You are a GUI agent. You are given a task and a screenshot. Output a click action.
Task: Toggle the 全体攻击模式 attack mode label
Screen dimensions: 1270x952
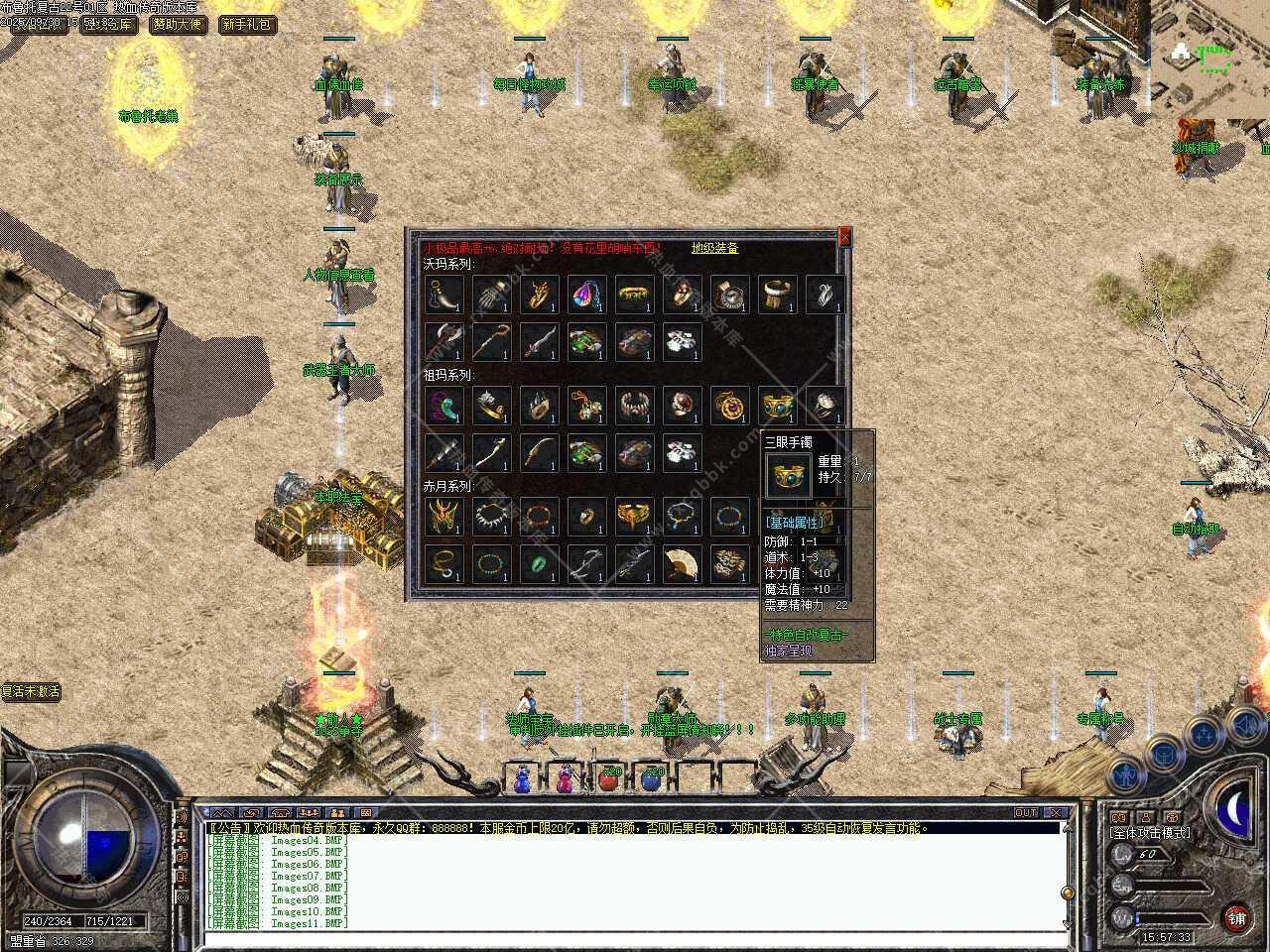tap(1151, 833)
